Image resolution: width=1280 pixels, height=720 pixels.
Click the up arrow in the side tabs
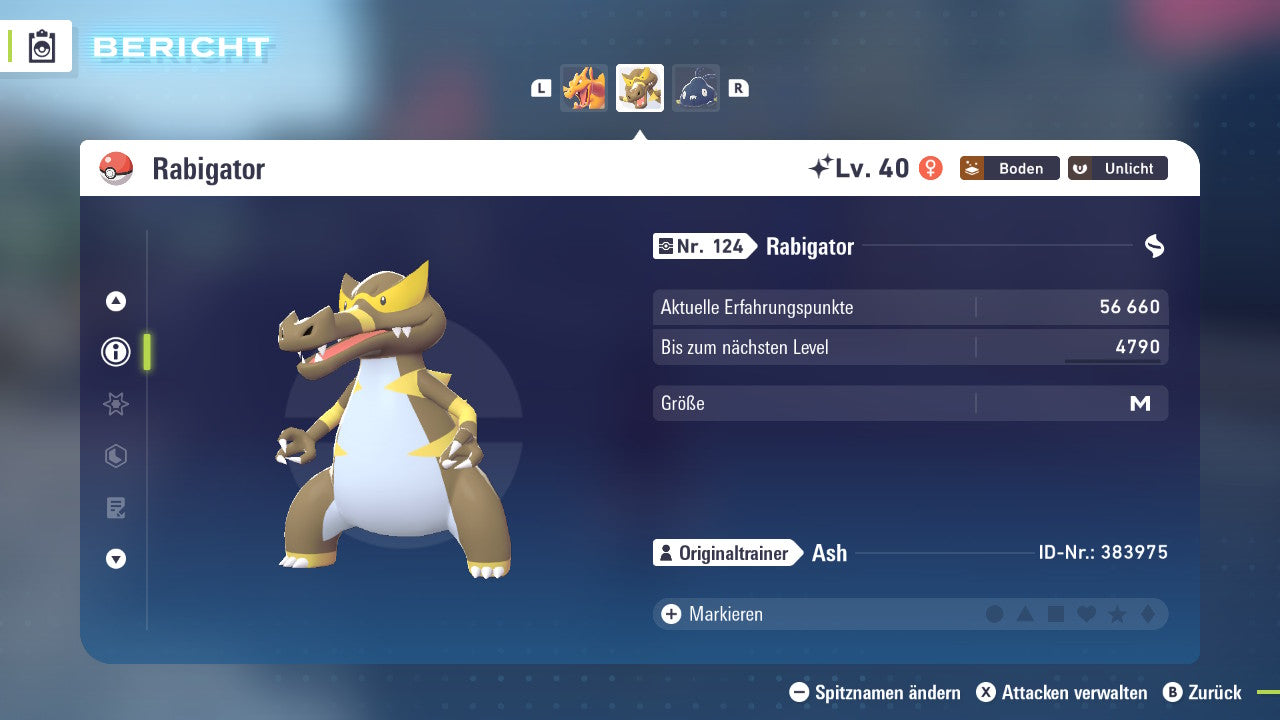click(116, 301)
